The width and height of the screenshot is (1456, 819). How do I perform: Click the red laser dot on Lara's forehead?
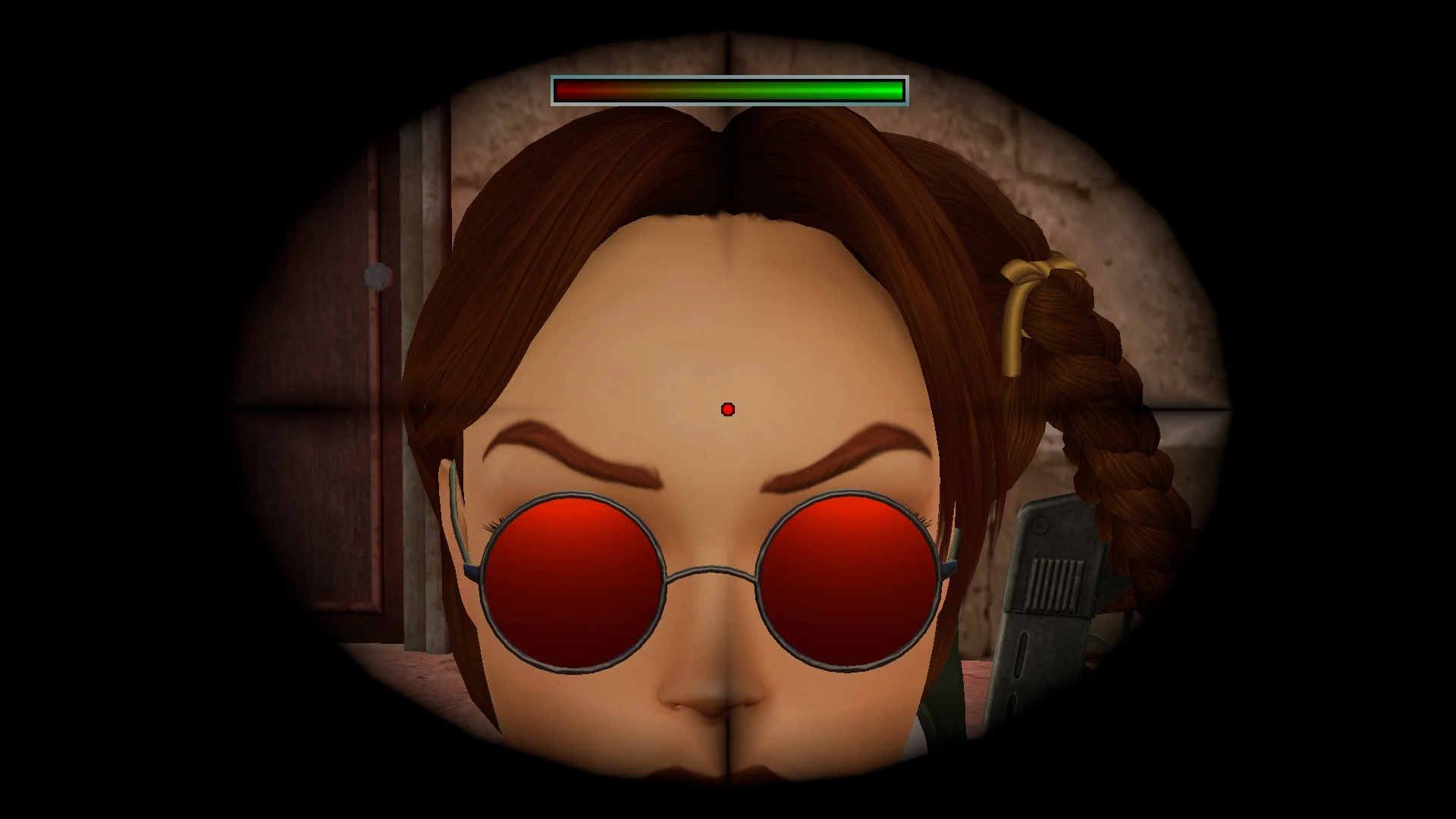(729, 409)
